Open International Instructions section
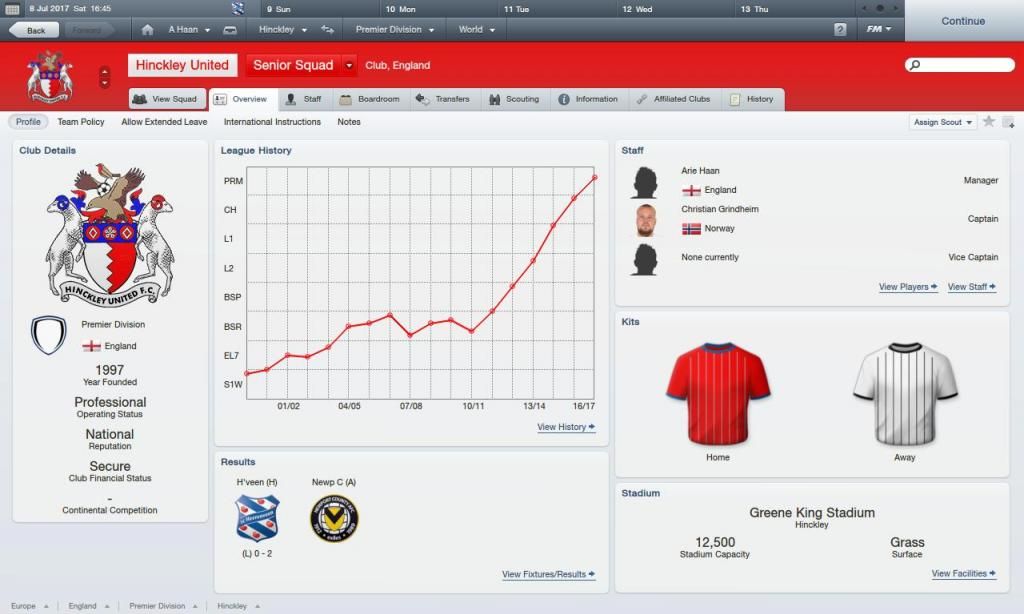Viewport: 1024px width, 614px height. point(272,122)
